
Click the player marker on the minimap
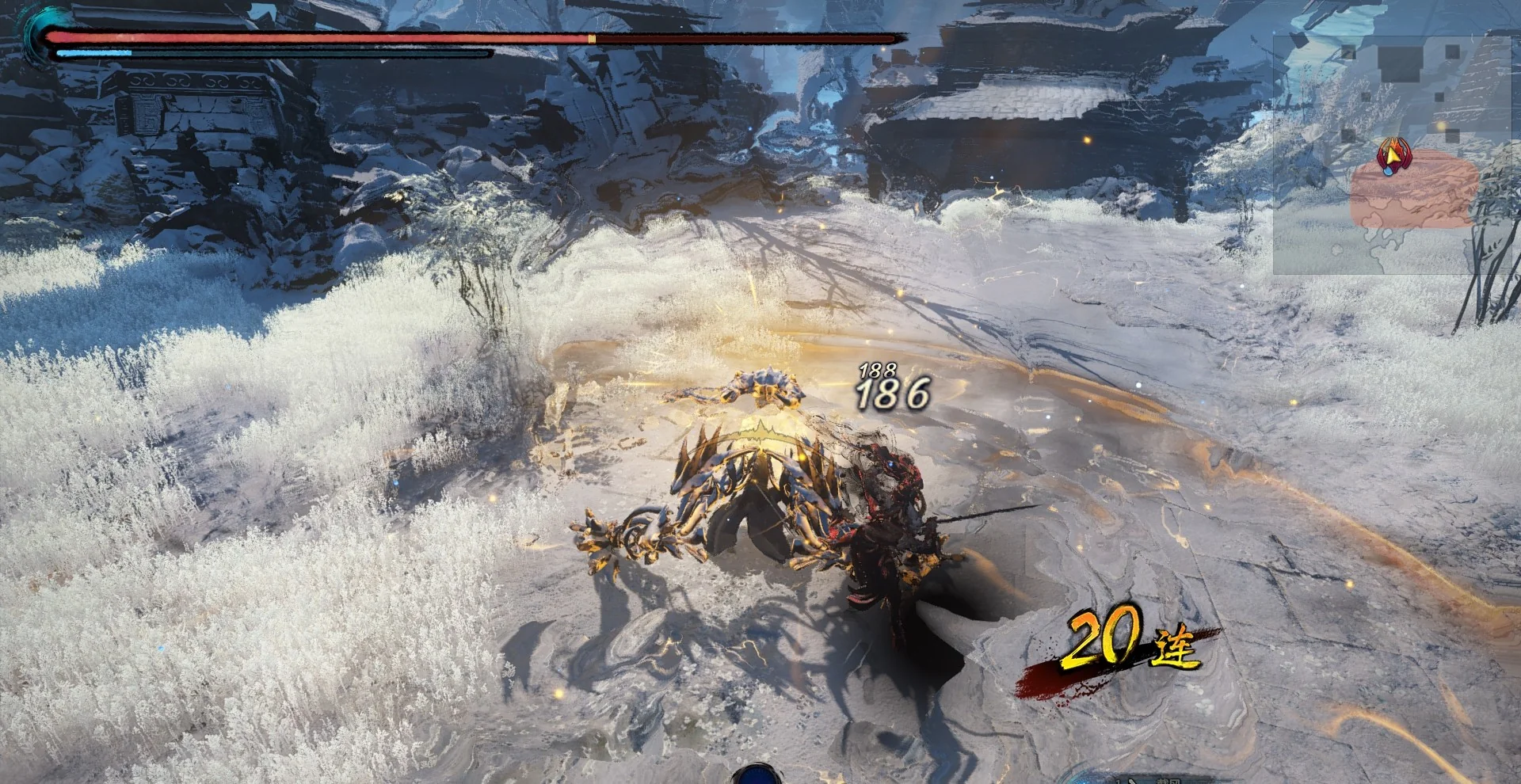tap(1393, 157)
